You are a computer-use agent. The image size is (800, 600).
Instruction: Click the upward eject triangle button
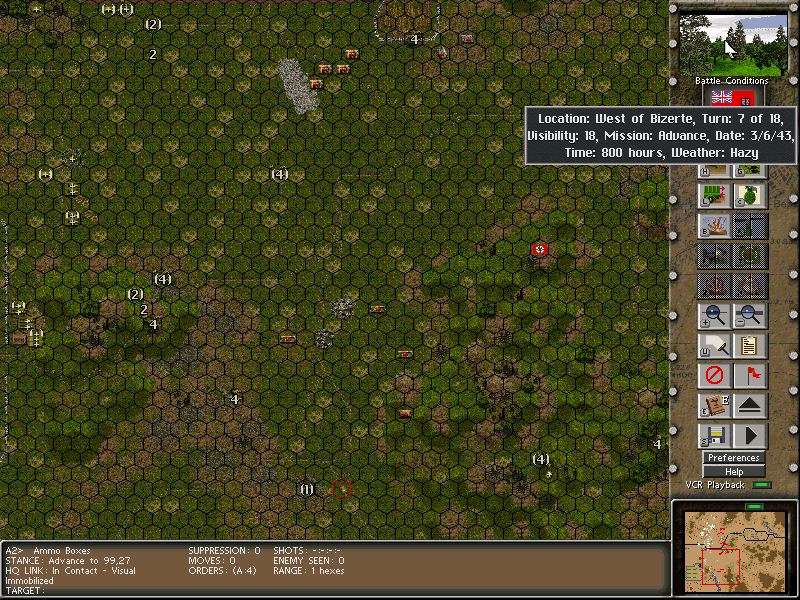point(750,406)
